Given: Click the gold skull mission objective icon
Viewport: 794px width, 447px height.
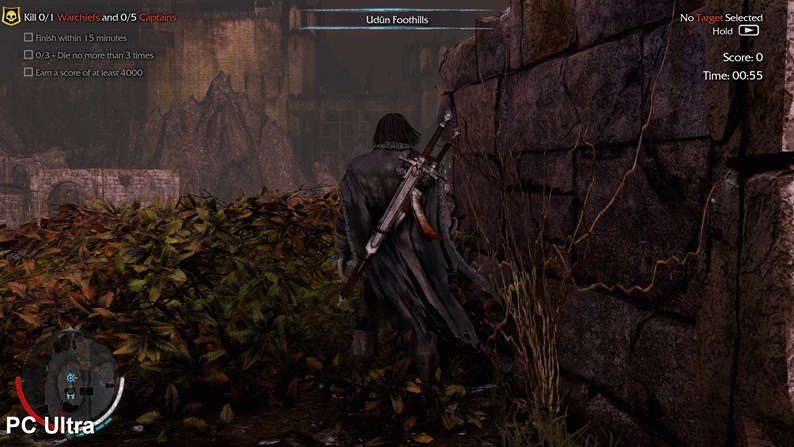Looking at the screenshot, I should pos(14,18).
